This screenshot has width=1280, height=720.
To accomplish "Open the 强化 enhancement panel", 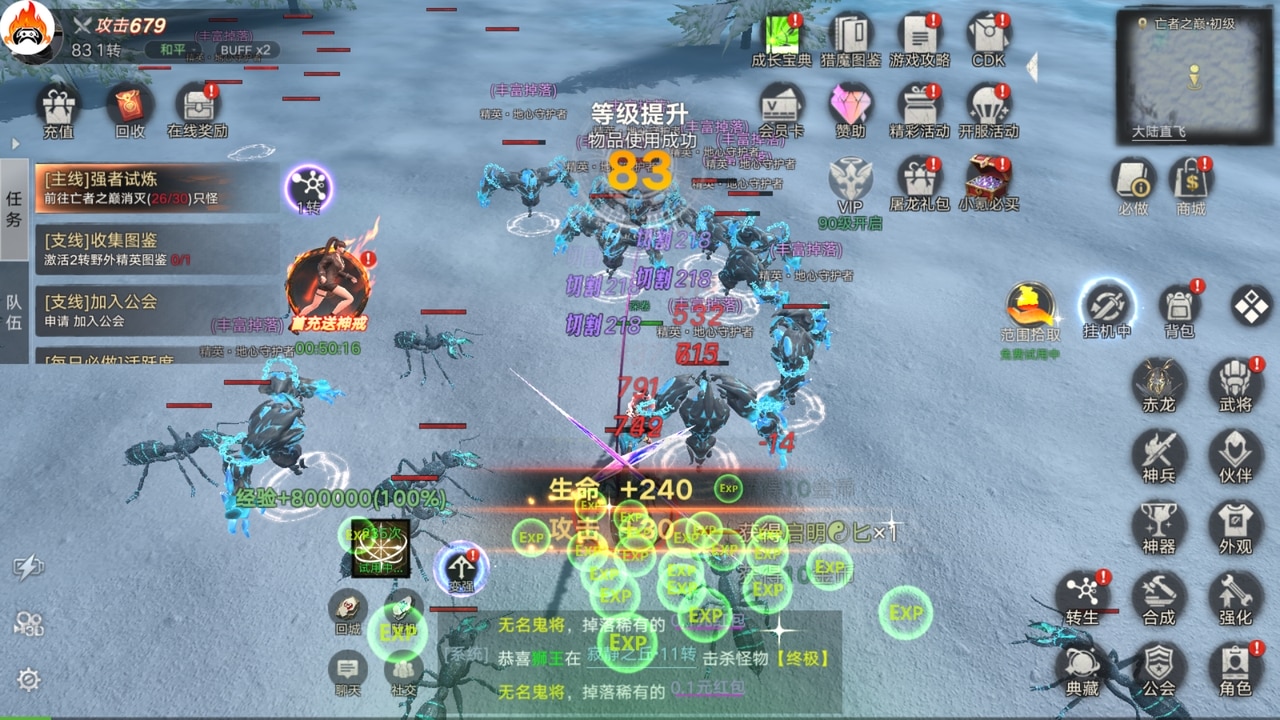I will click(x=1235, y=597).
